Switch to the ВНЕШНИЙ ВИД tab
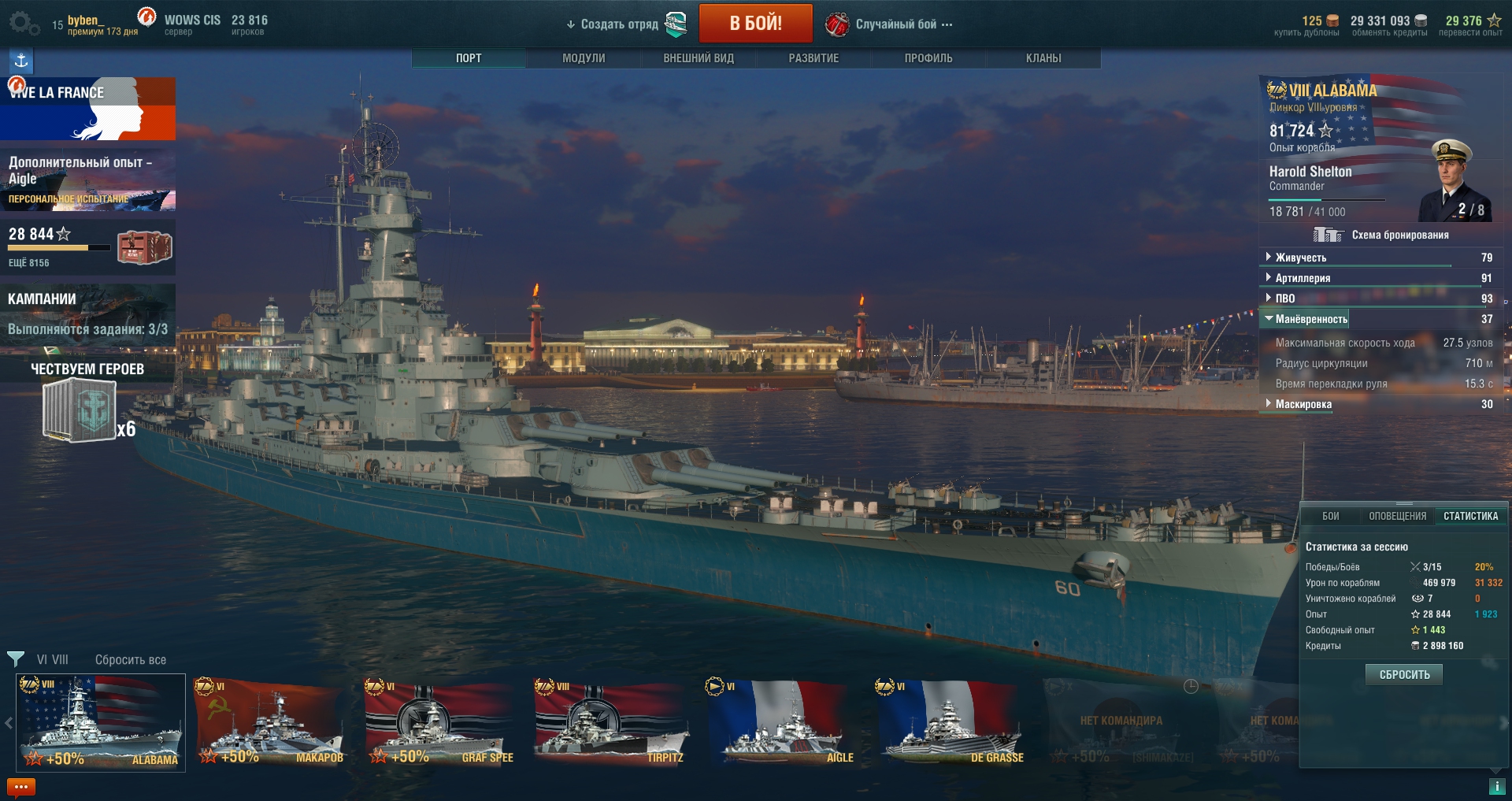This screenshot has height=801, width=1512. click(x=699, y=58)
